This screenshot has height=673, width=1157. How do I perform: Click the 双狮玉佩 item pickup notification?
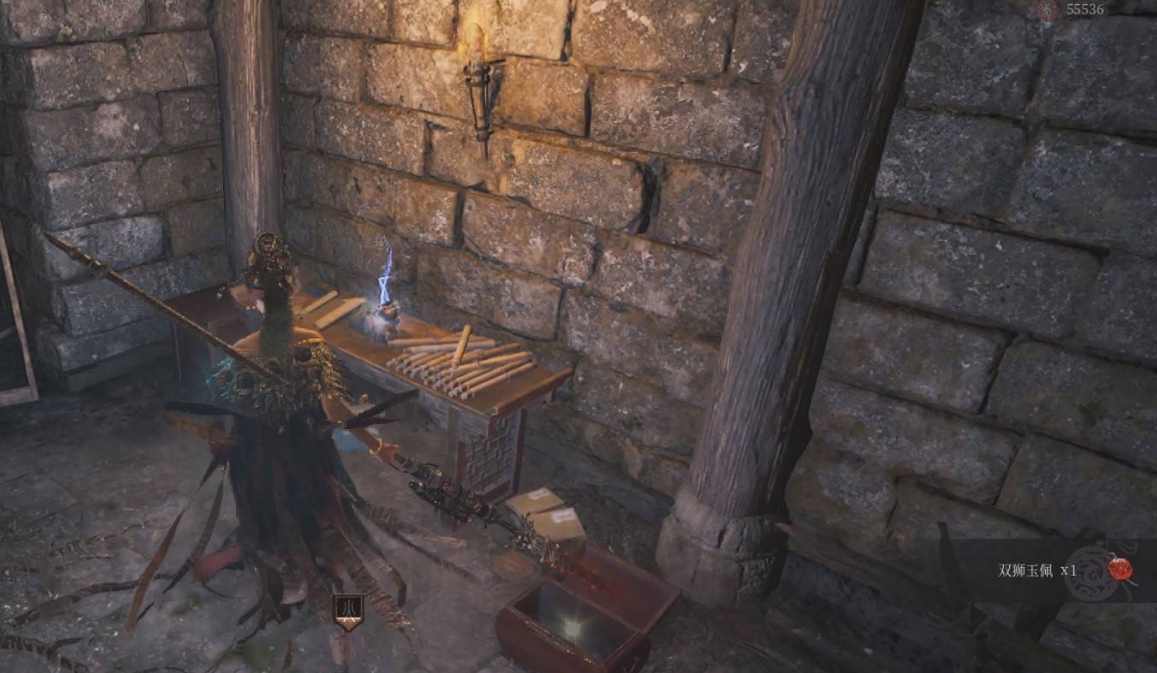(1037, 571)
